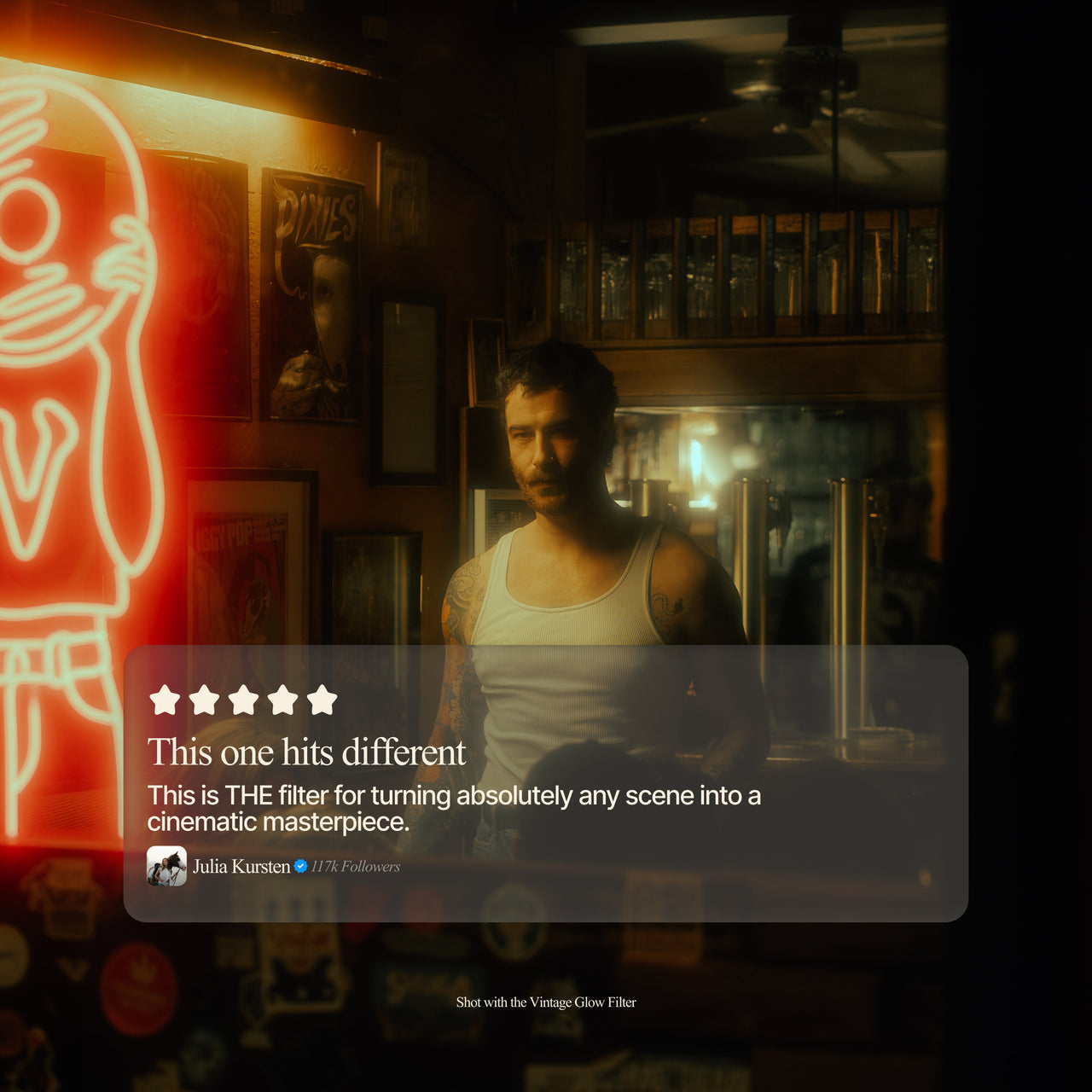The width and height of the screenshot is (1092, 1092).
Task: Open Julia Kursten's profile picture
Action: (x=166, y=866)
